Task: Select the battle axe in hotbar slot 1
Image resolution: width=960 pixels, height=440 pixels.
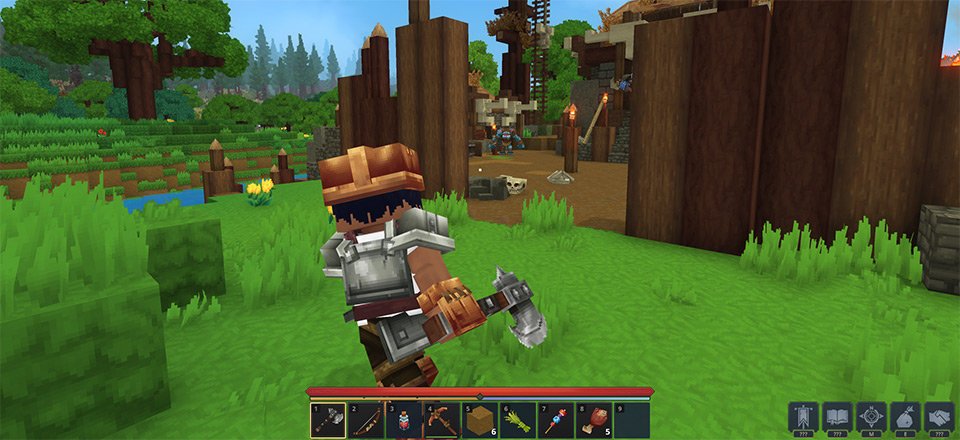Action: [327, 420]
